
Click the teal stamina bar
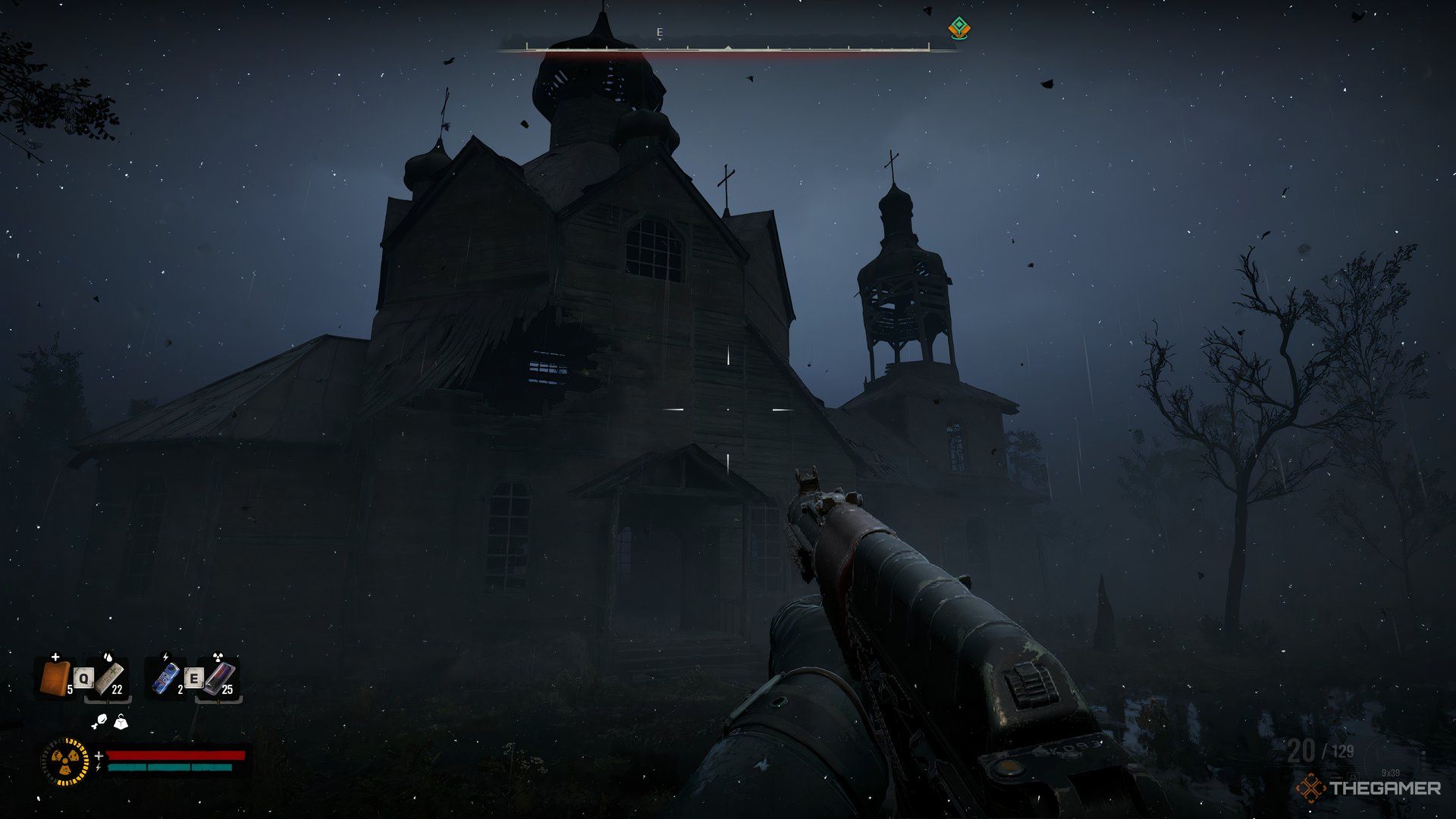click(x=170, y=767)
